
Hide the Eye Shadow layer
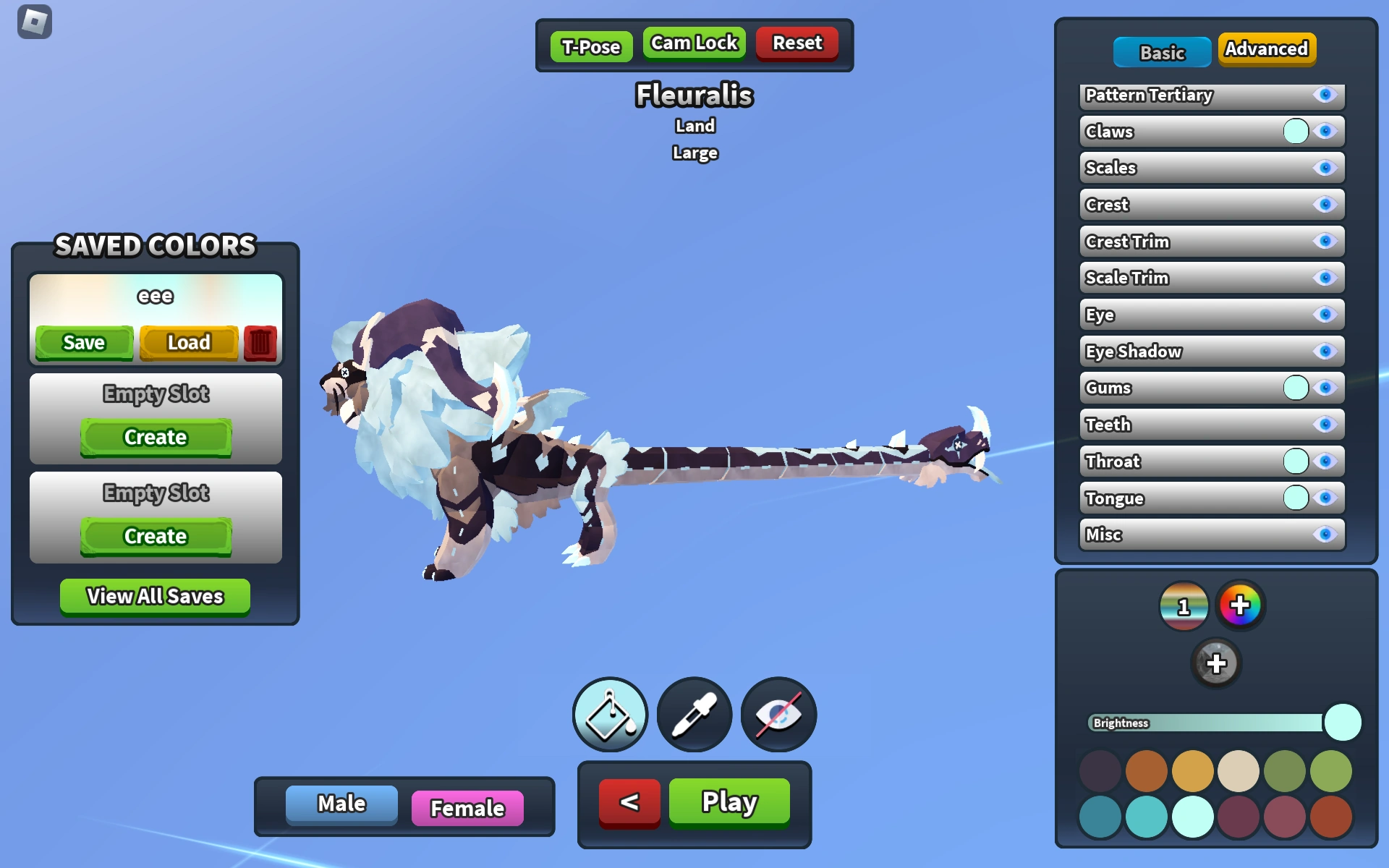click(x=1325, y=352)
